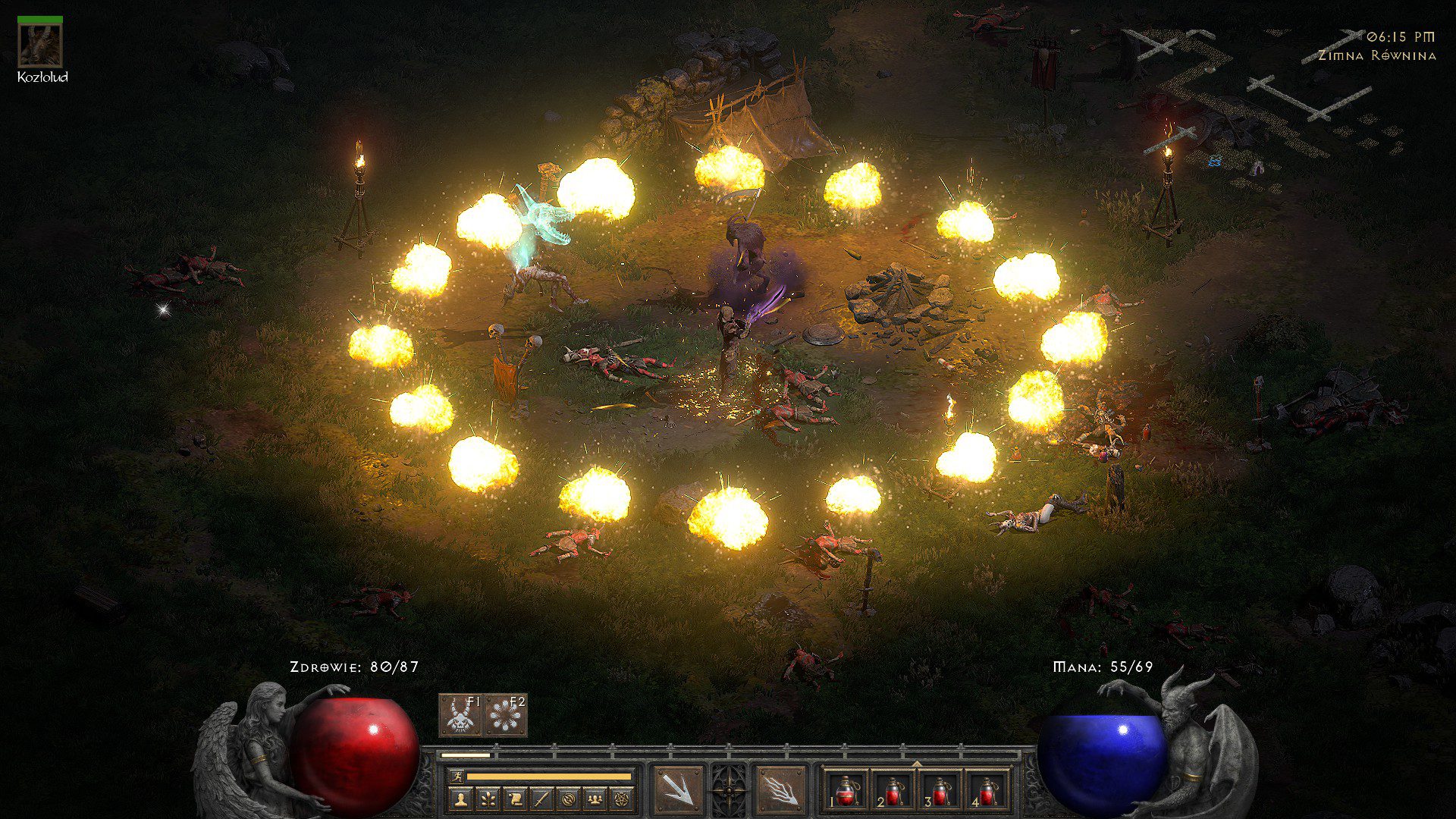Open the skill tree icon
The image size is (1456, 819).
(x=487, y=799)
